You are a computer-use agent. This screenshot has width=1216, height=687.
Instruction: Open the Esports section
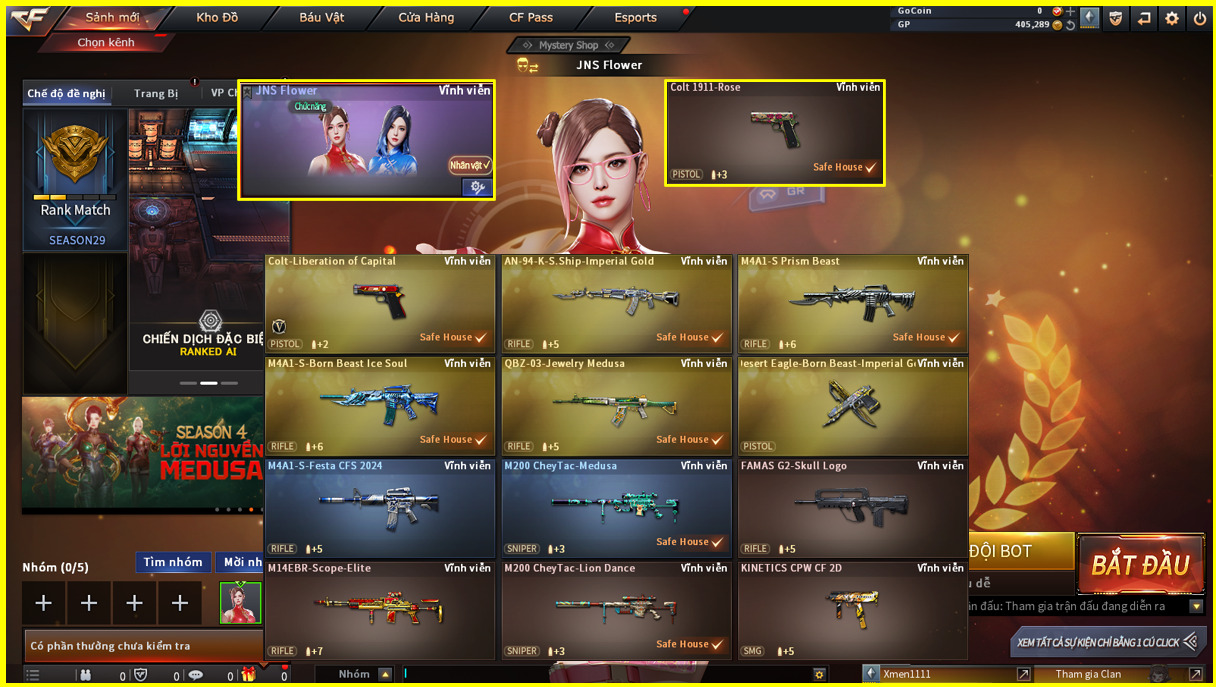pyautogui.click(x=636, y=18)
